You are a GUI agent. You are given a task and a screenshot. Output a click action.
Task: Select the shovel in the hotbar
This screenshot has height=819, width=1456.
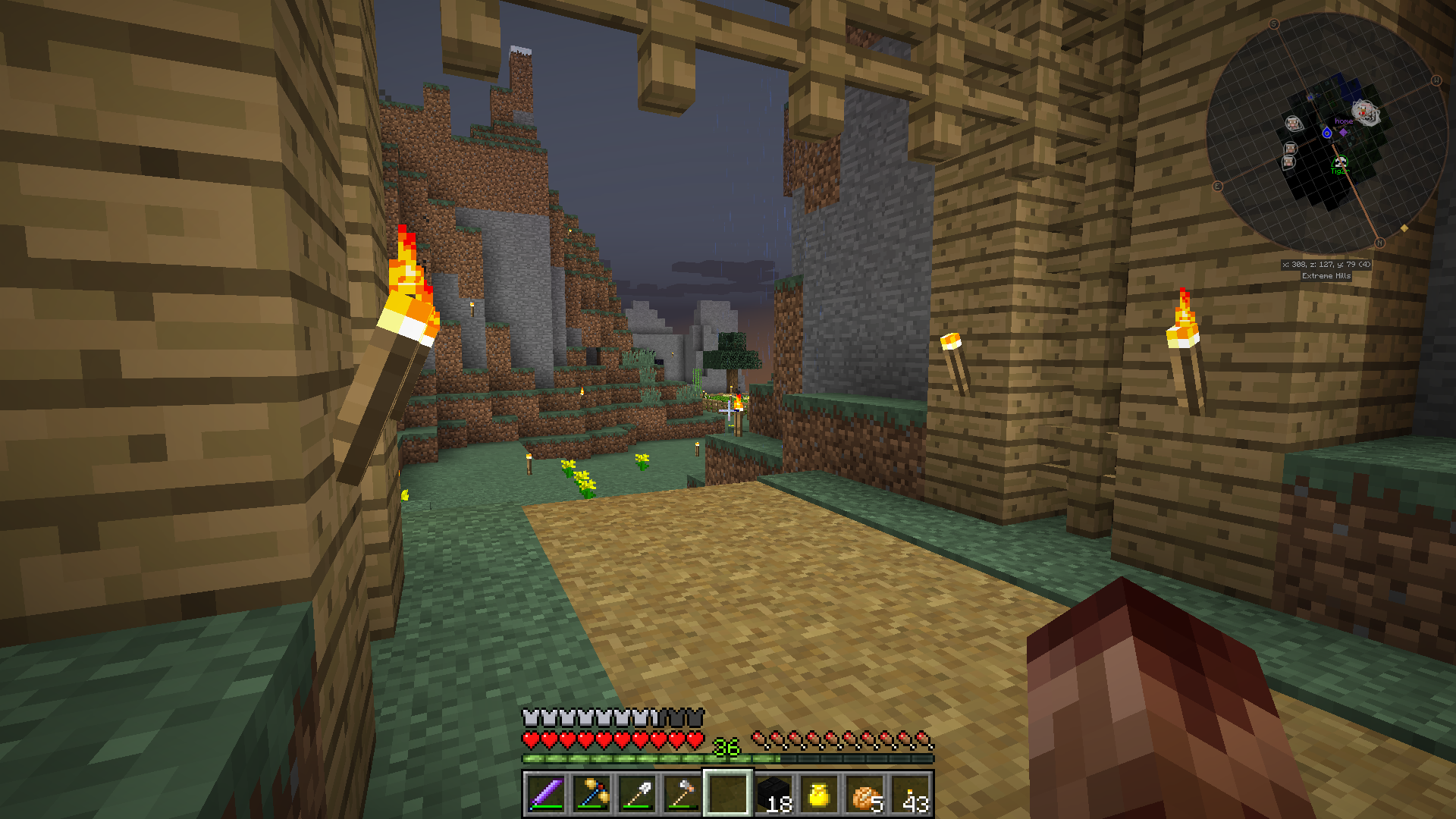click(637, 794)
